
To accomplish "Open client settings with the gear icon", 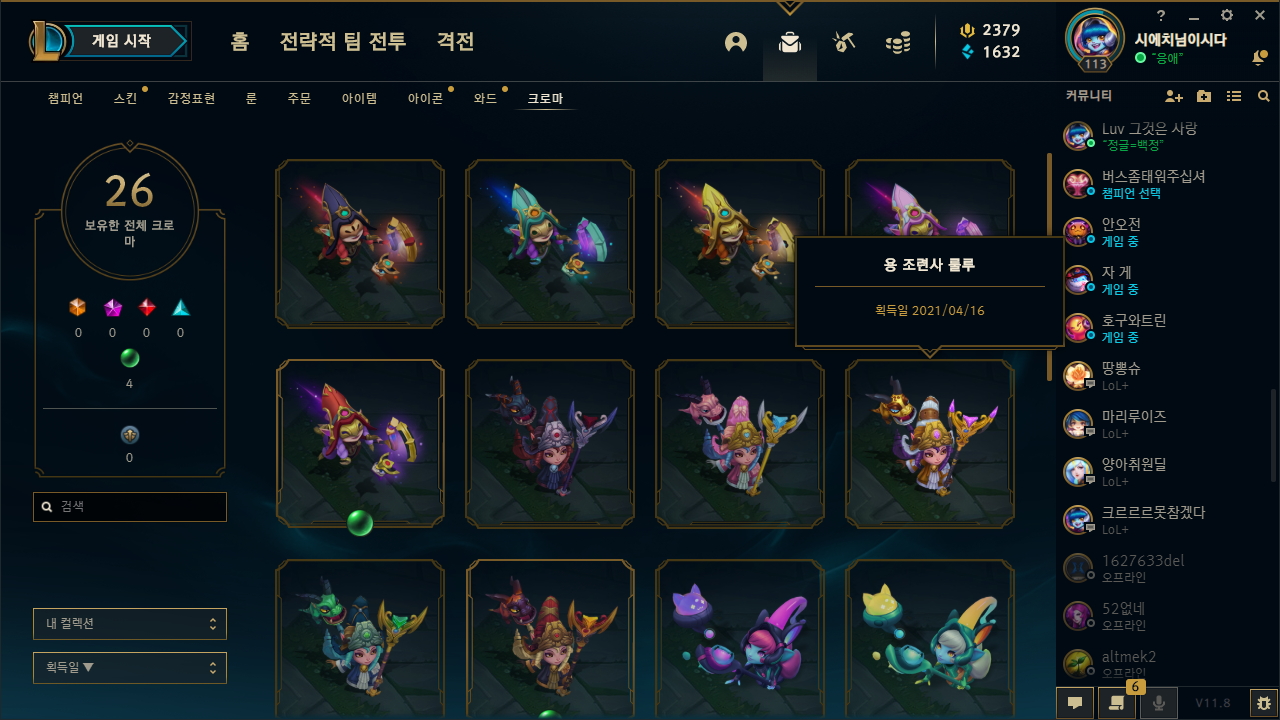I will point(1226,16).
